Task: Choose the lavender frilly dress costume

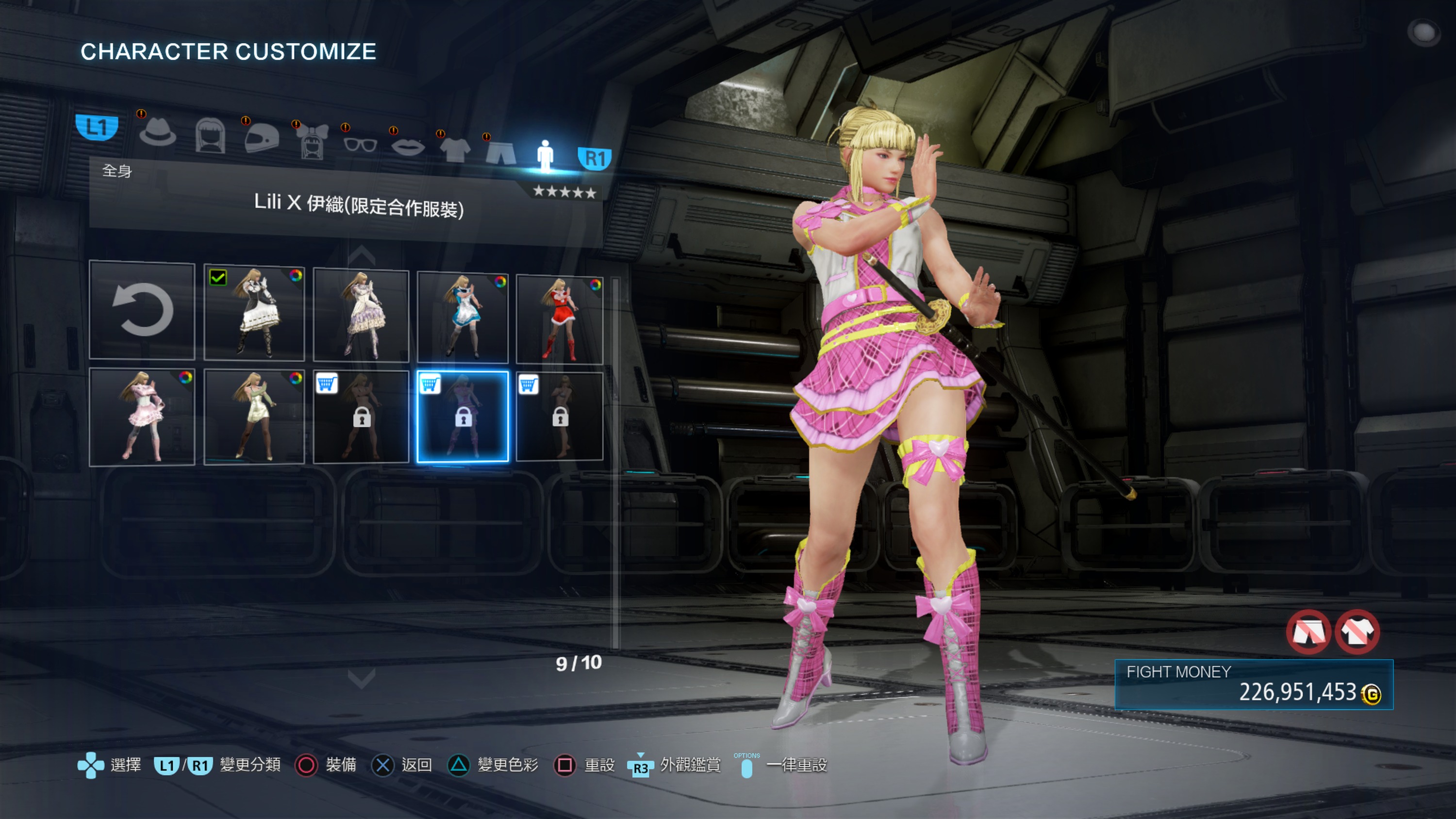Action: (x=361, y=316)
